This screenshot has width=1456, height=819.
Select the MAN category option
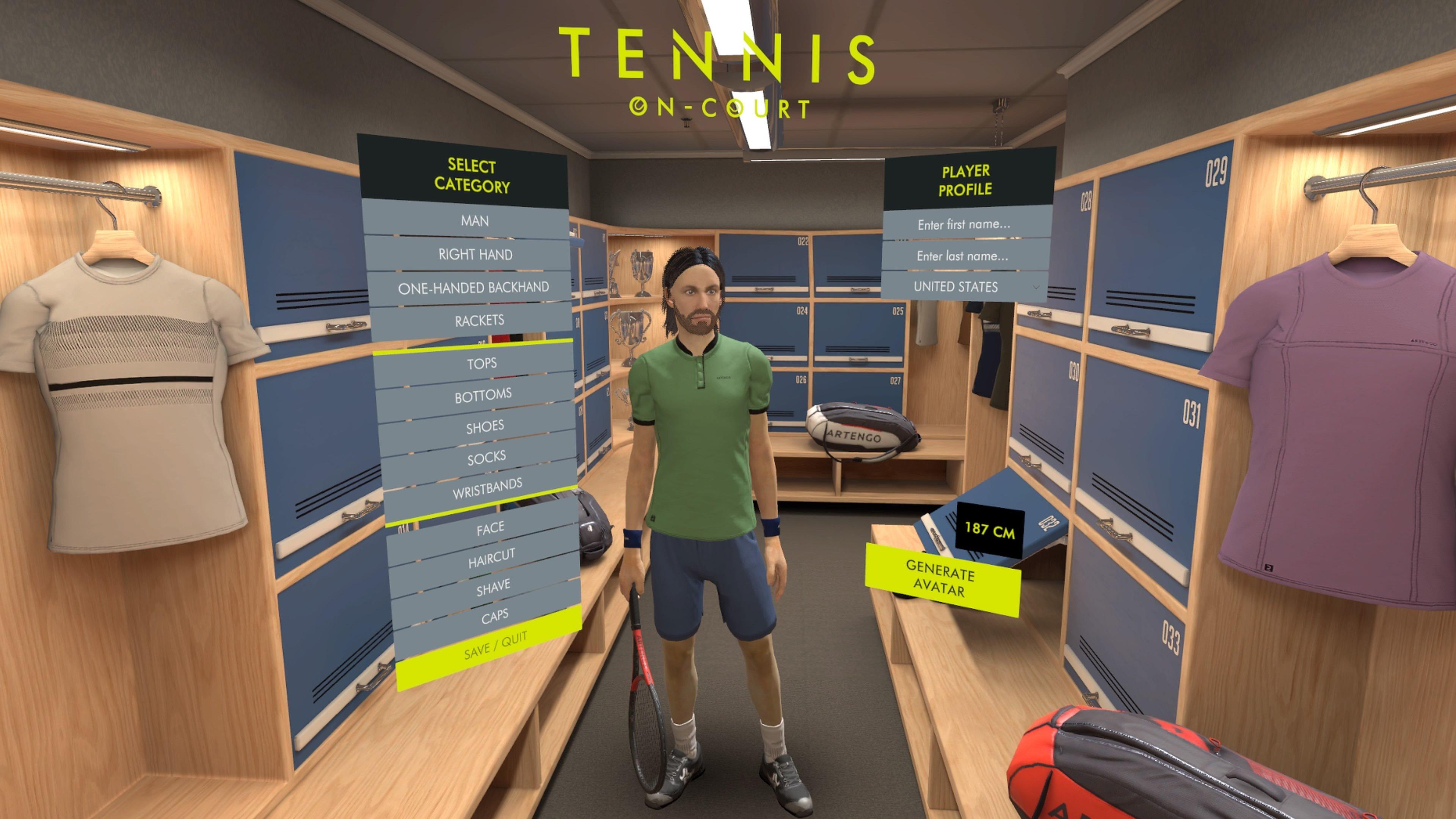coord(476,221)
